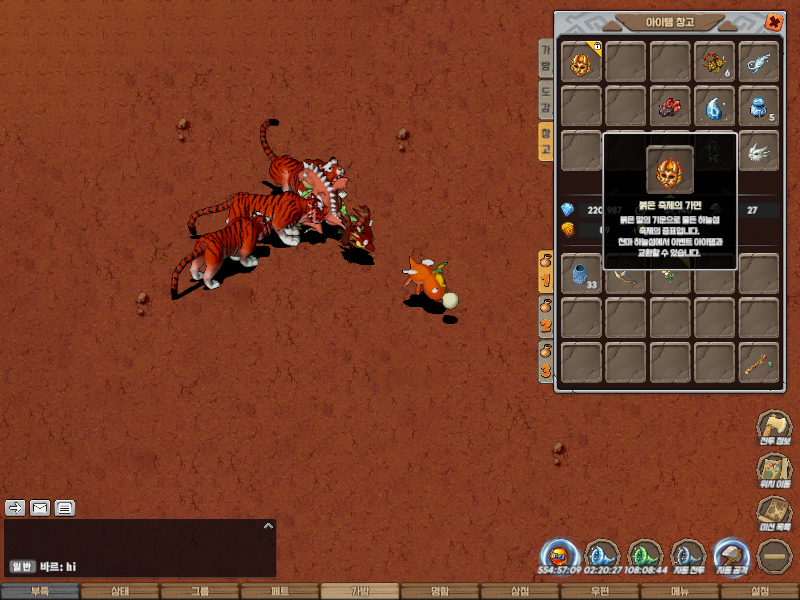Image resolution: width=800 pixels, height=600 pixels.
Task: Open storage page 3 tab
Action: [x=546, y=360]
